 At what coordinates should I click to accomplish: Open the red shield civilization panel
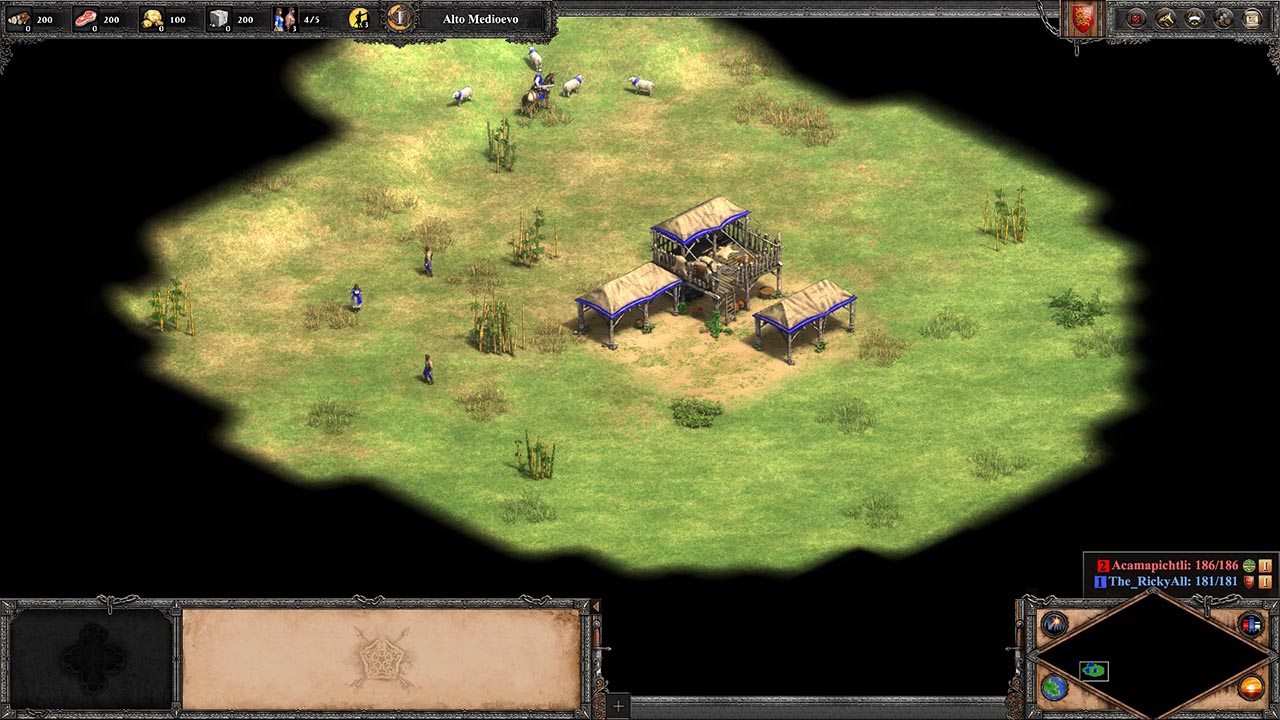(1082, 19)
